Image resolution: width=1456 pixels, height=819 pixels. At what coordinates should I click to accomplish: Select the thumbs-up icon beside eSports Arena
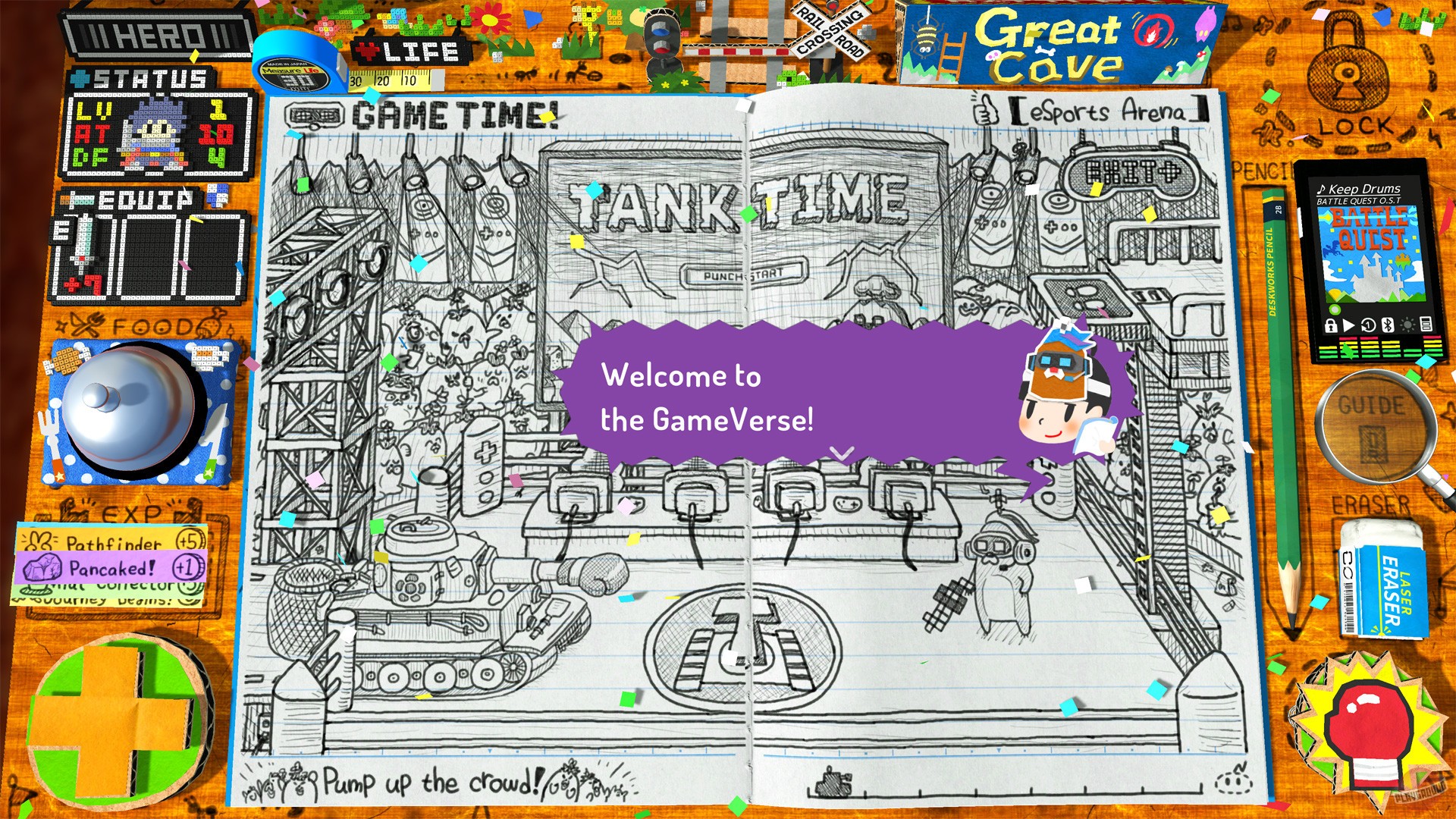(x=987, y=111)
